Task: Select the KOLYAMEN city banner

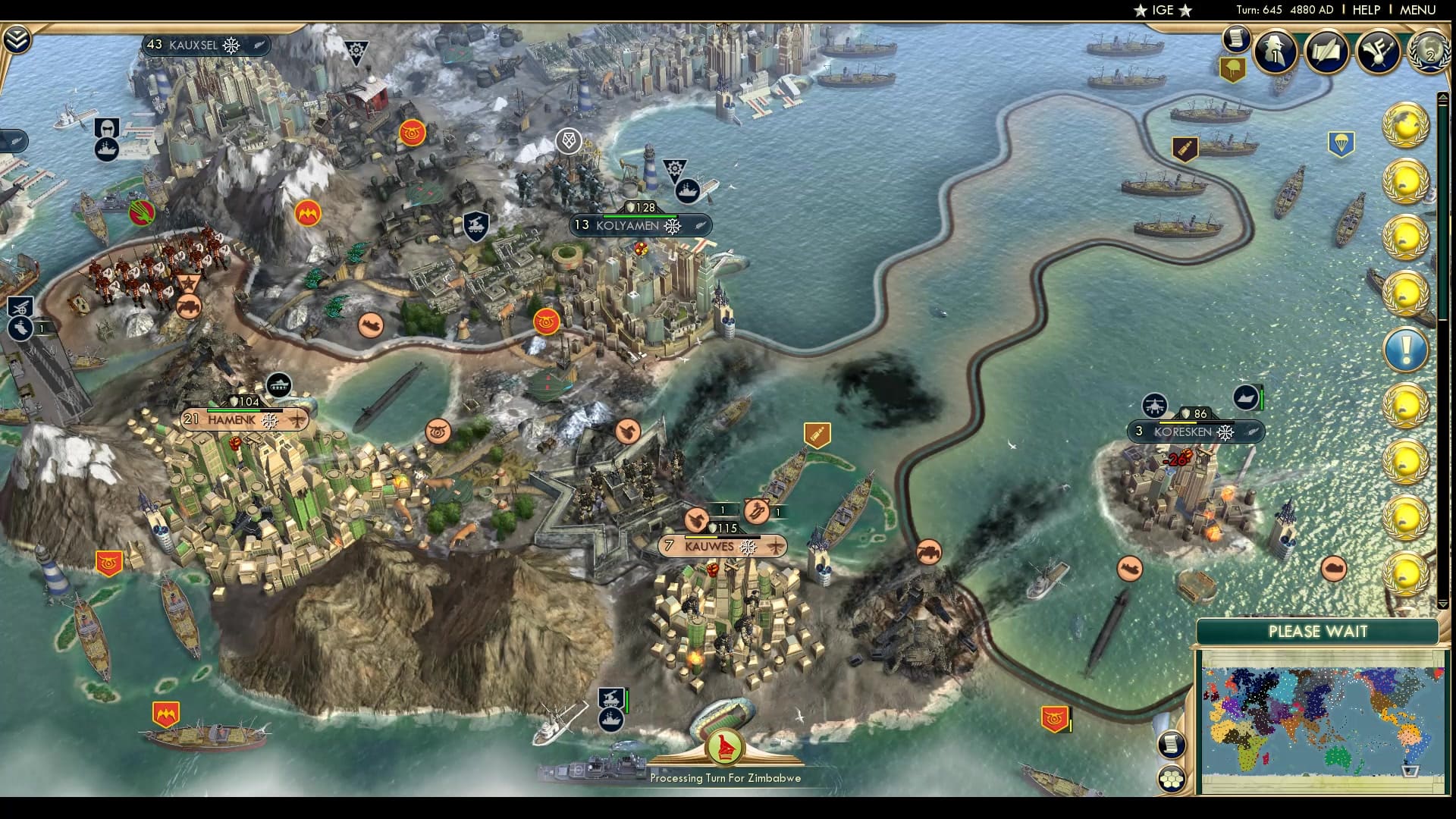Action: click(641, 224)
